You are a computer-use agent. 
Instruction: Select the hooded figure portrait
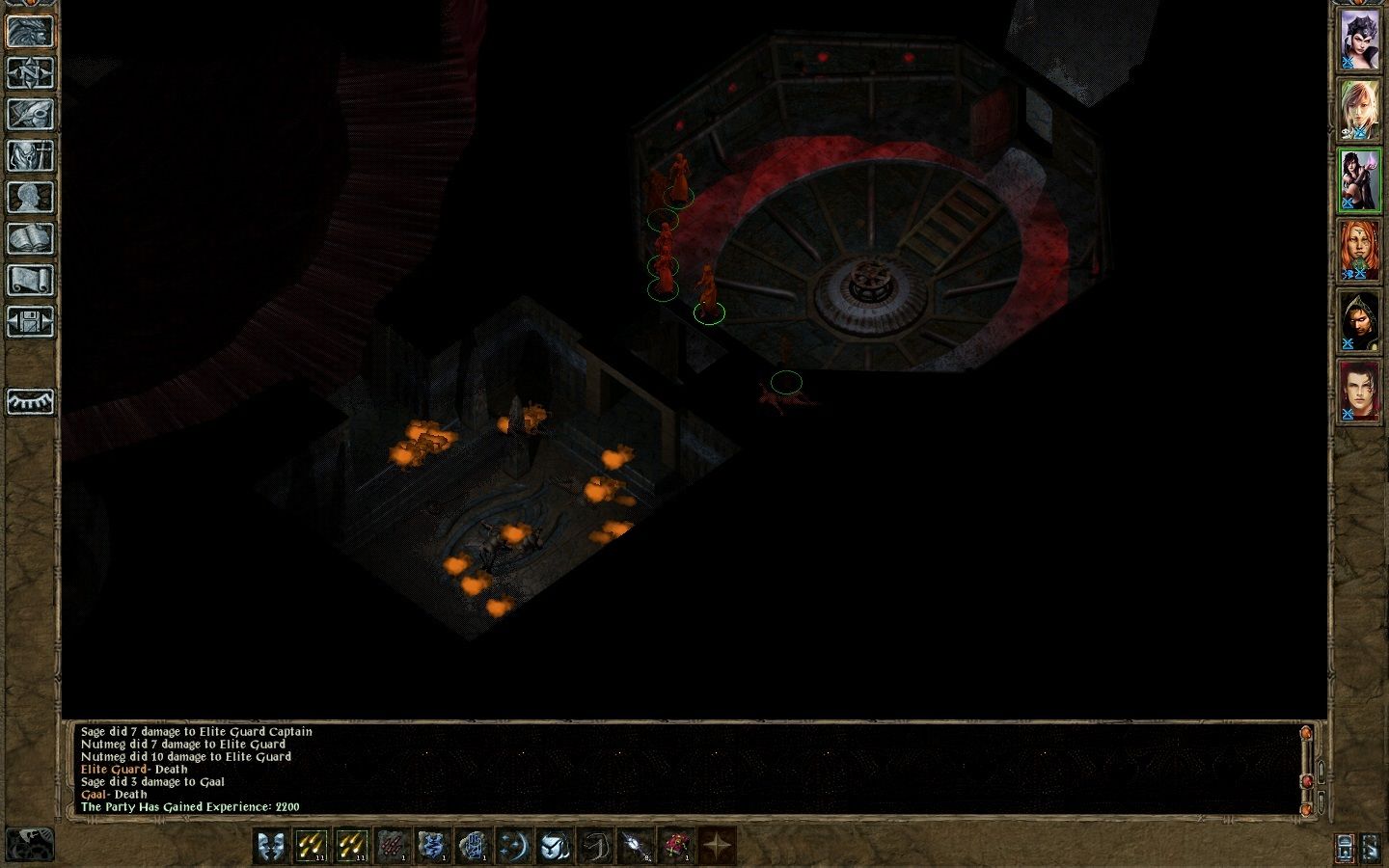pyautogui.click(x=1359, y=321)
